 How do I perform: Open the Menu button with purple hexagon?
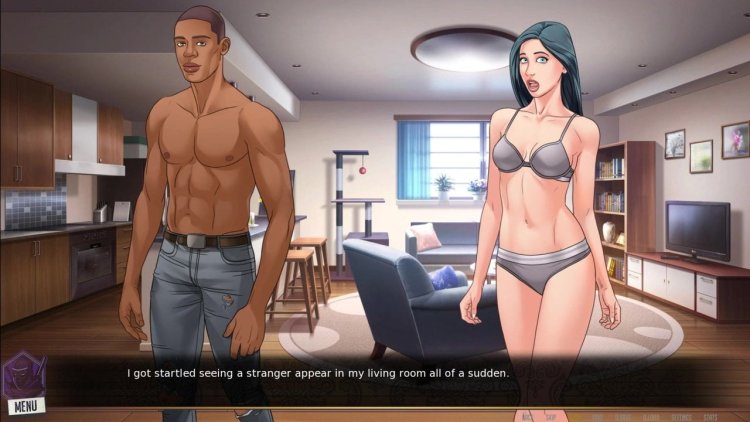pyautogui.click(x=23, y=385)
